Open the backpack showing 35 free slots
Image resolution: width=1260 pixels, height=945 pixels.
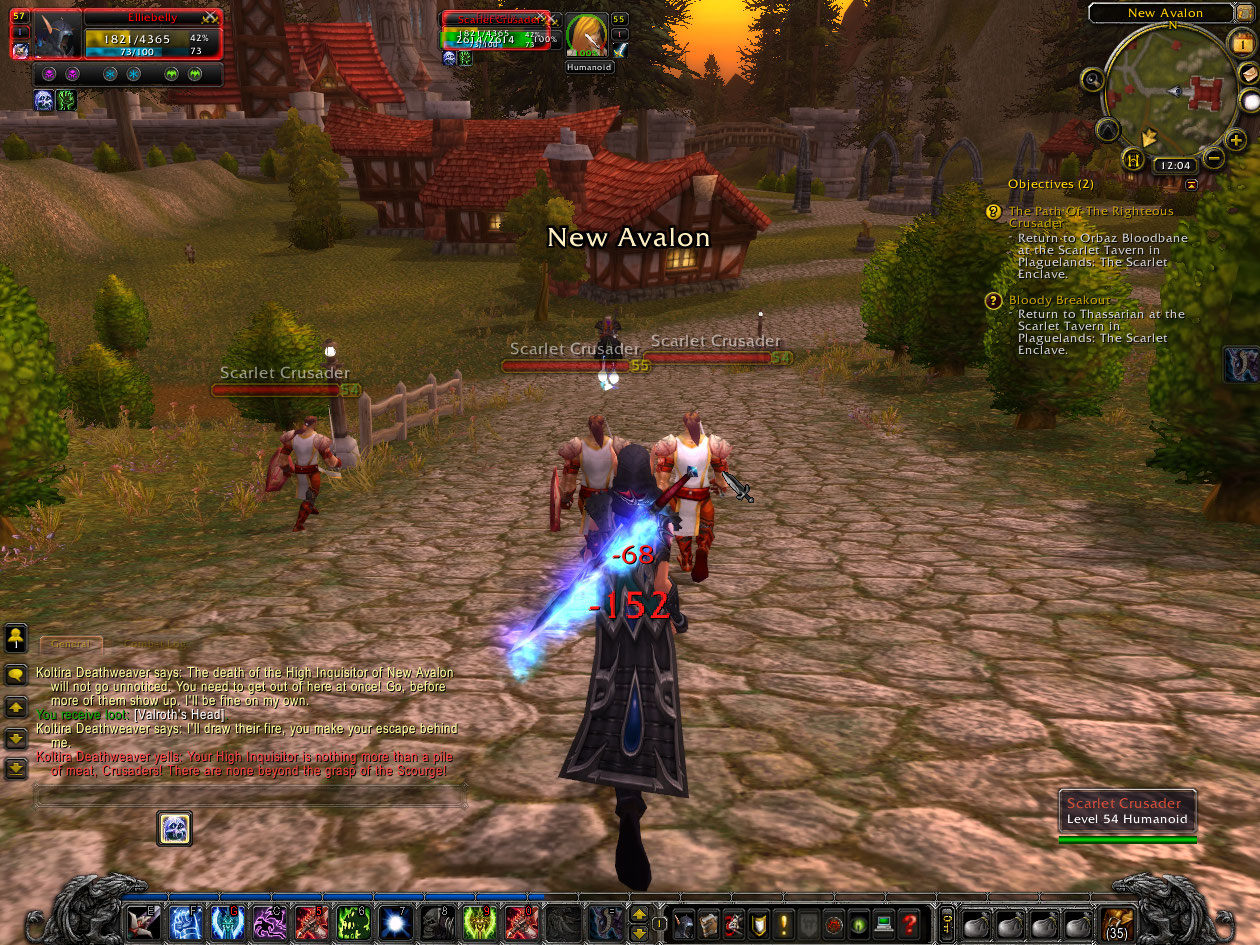click(x=1115, y=923)
